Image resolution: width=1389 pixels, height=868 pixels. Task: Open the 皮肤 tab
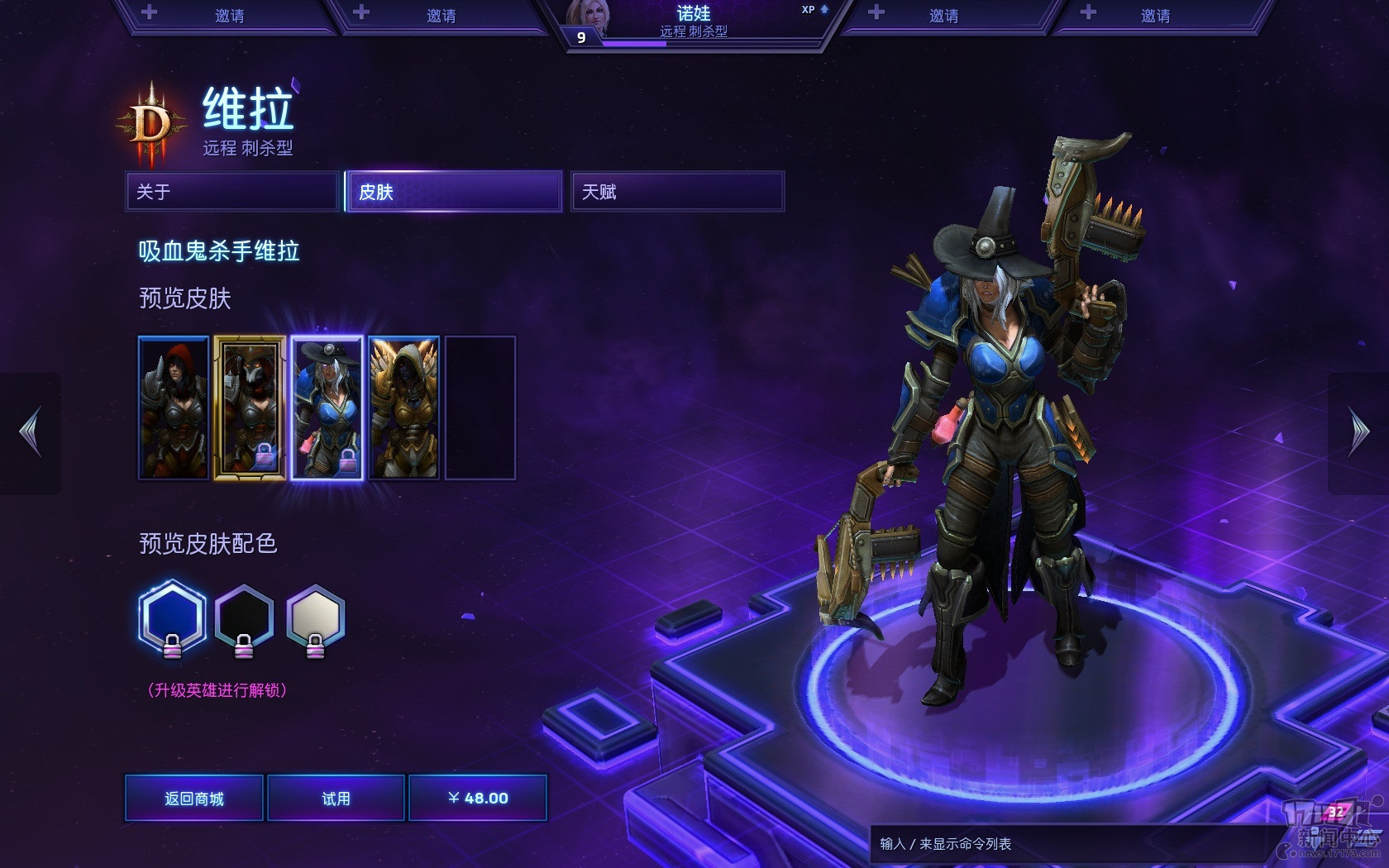coord(454,192)
